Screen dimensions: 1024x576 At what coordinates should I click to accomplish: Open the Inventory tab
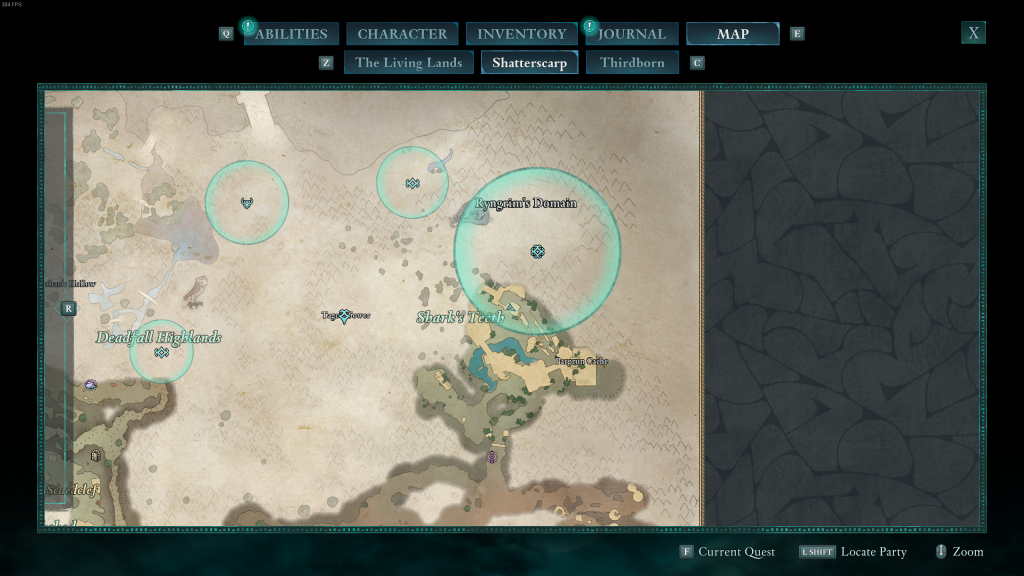coord(521,34)
